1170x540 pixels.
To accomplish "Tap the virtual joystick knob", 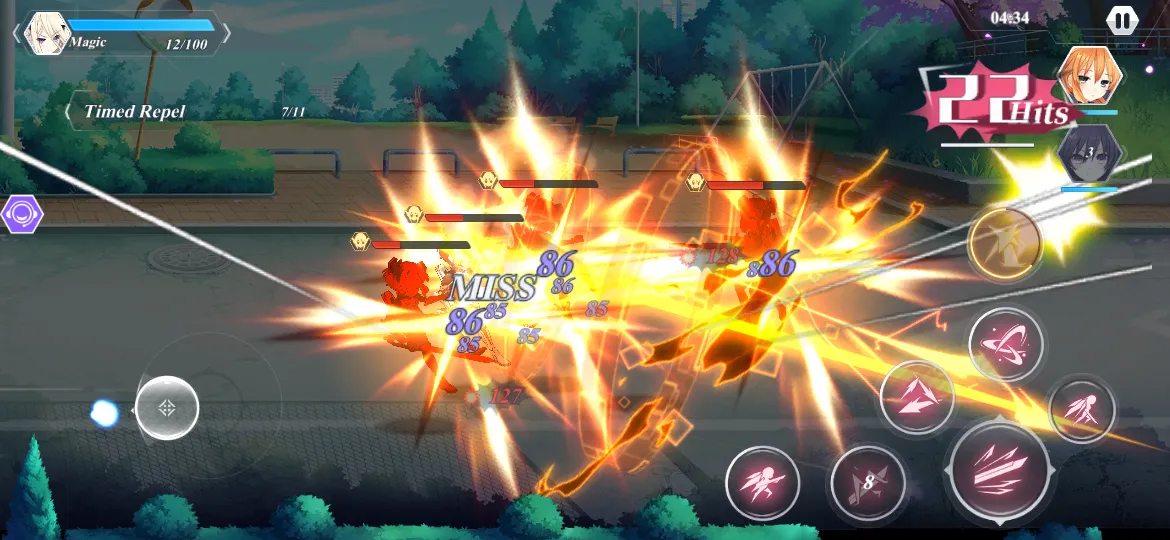I will point(167,408).
